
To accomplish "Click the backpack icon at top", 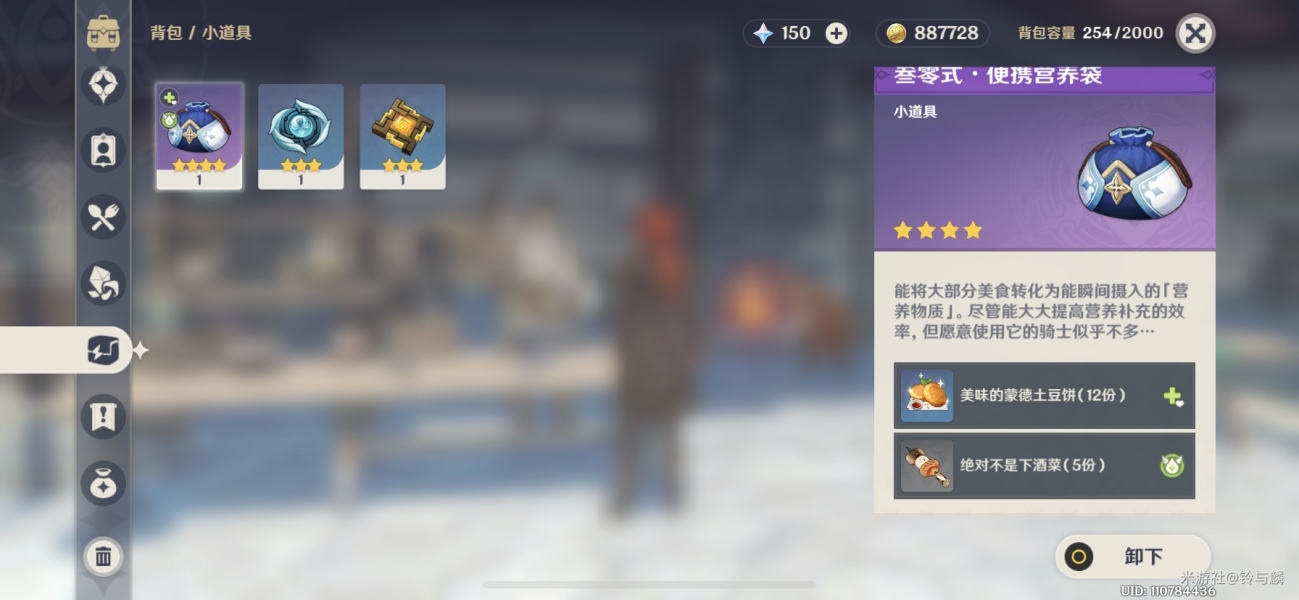I will tap(103, 33).
